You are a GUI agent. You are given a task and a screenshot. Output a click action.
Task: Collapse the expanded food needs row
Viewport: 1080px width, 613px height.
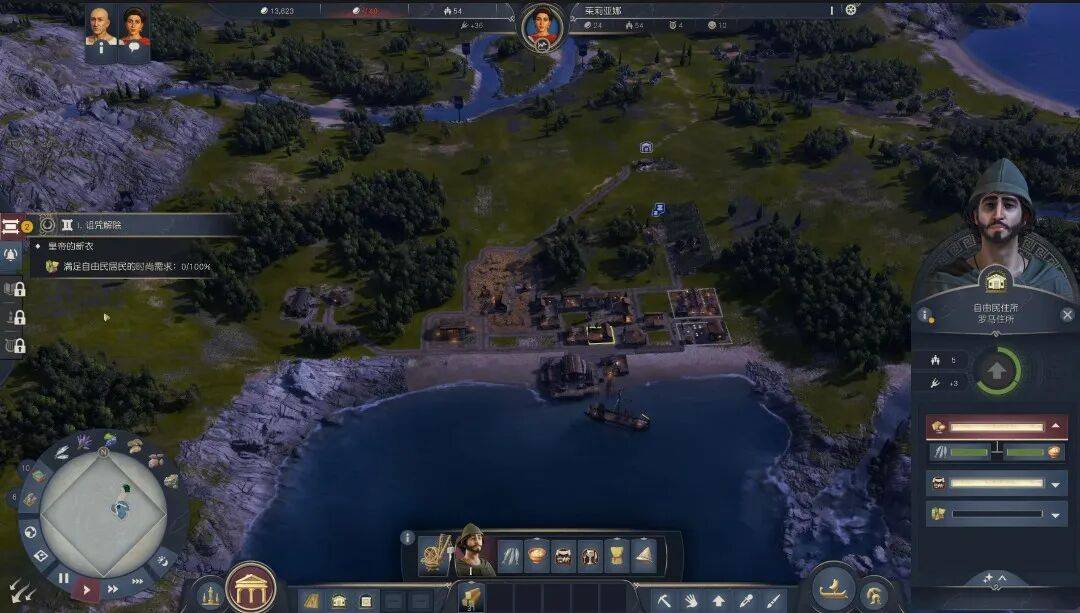1056,427
